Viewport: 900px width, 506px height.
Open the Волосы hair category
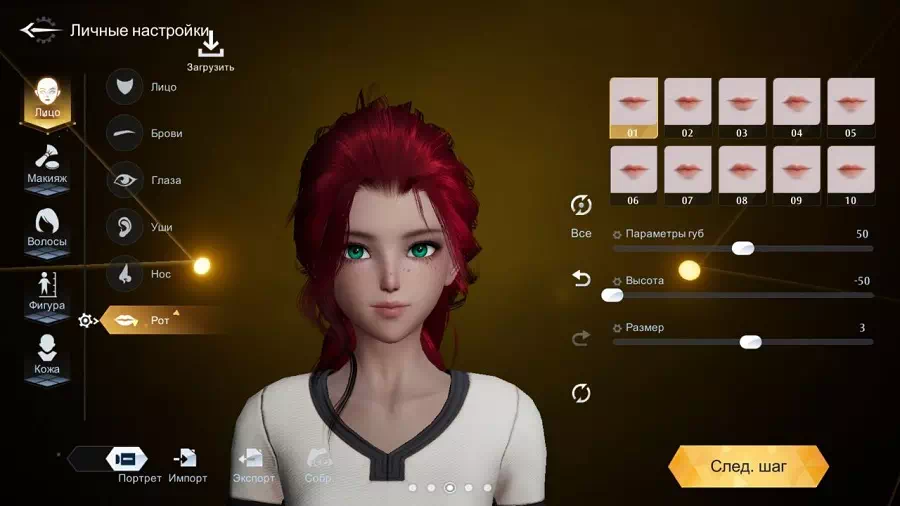47,228
